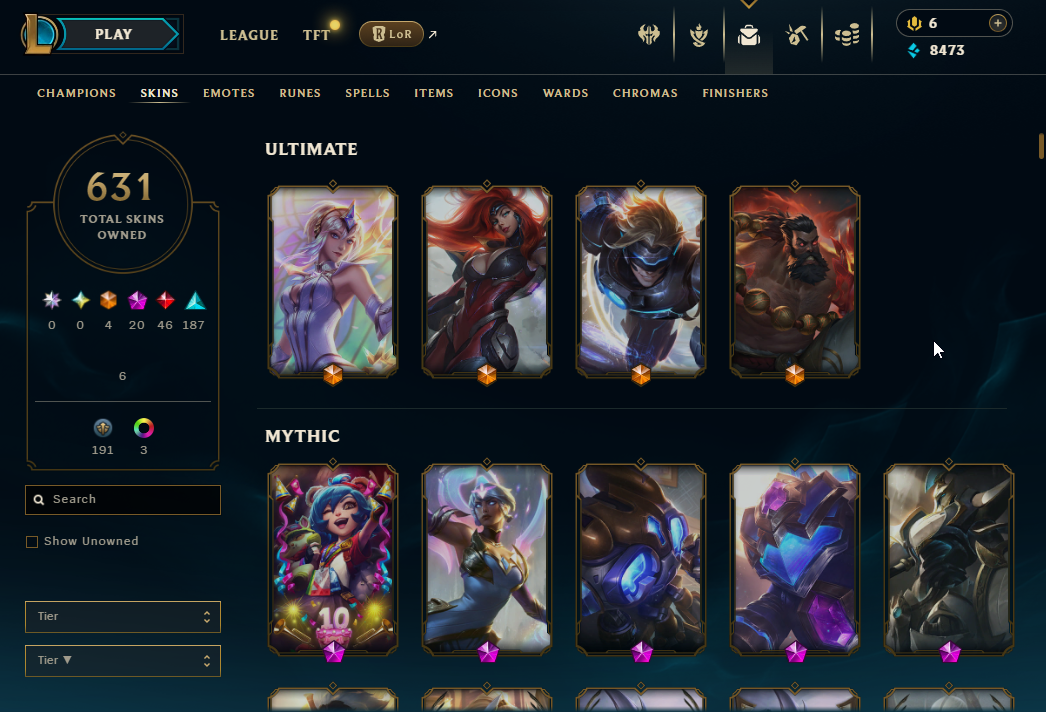Select the red-haired Ultimate skin card
The height and width of the screenshot is (712, 1046).
tap(487, 279)
